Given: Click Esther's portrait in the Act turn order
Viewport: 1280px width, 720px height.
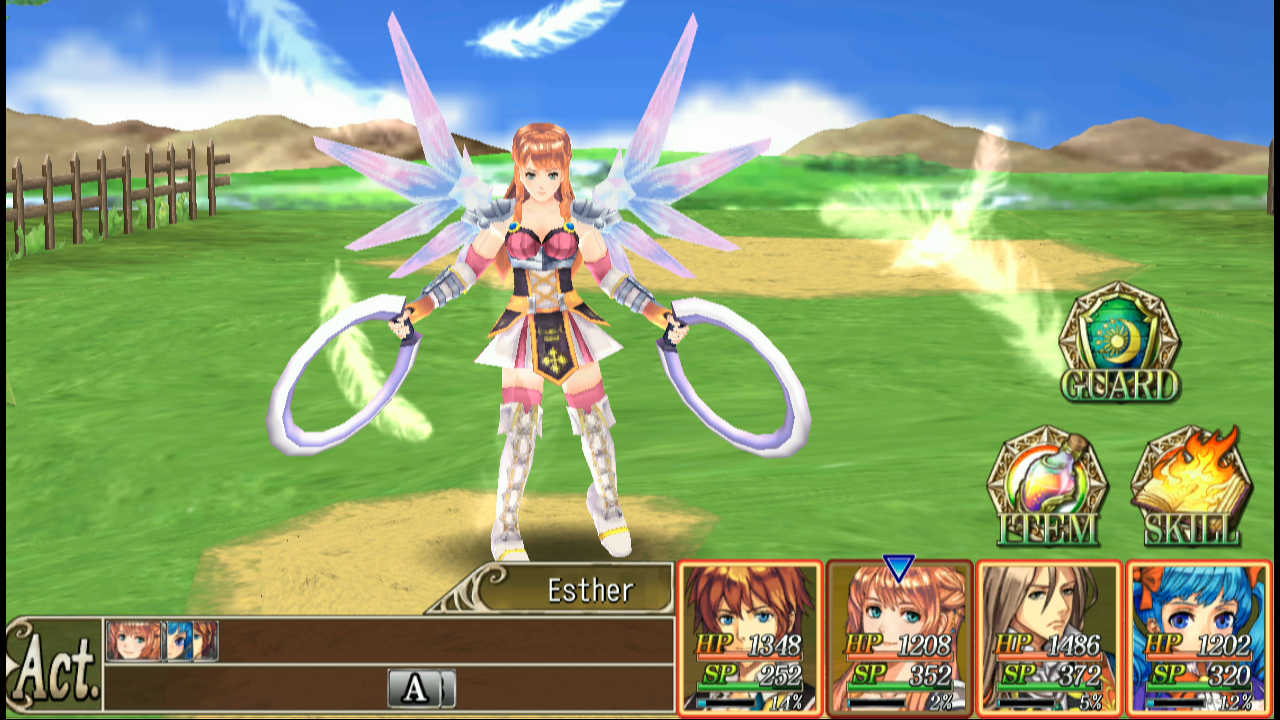Looking at the screenshot, I should (133, 640).
